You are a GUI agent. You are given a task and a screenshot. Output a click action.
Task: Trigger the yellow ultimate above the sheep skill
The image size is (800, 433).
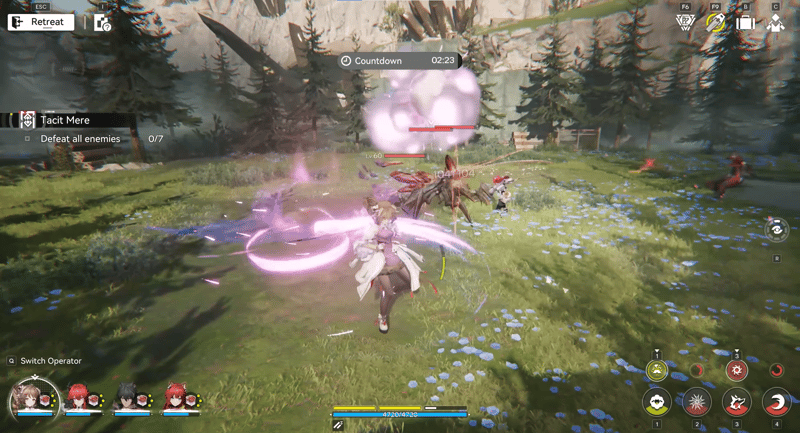click(656, 371)
